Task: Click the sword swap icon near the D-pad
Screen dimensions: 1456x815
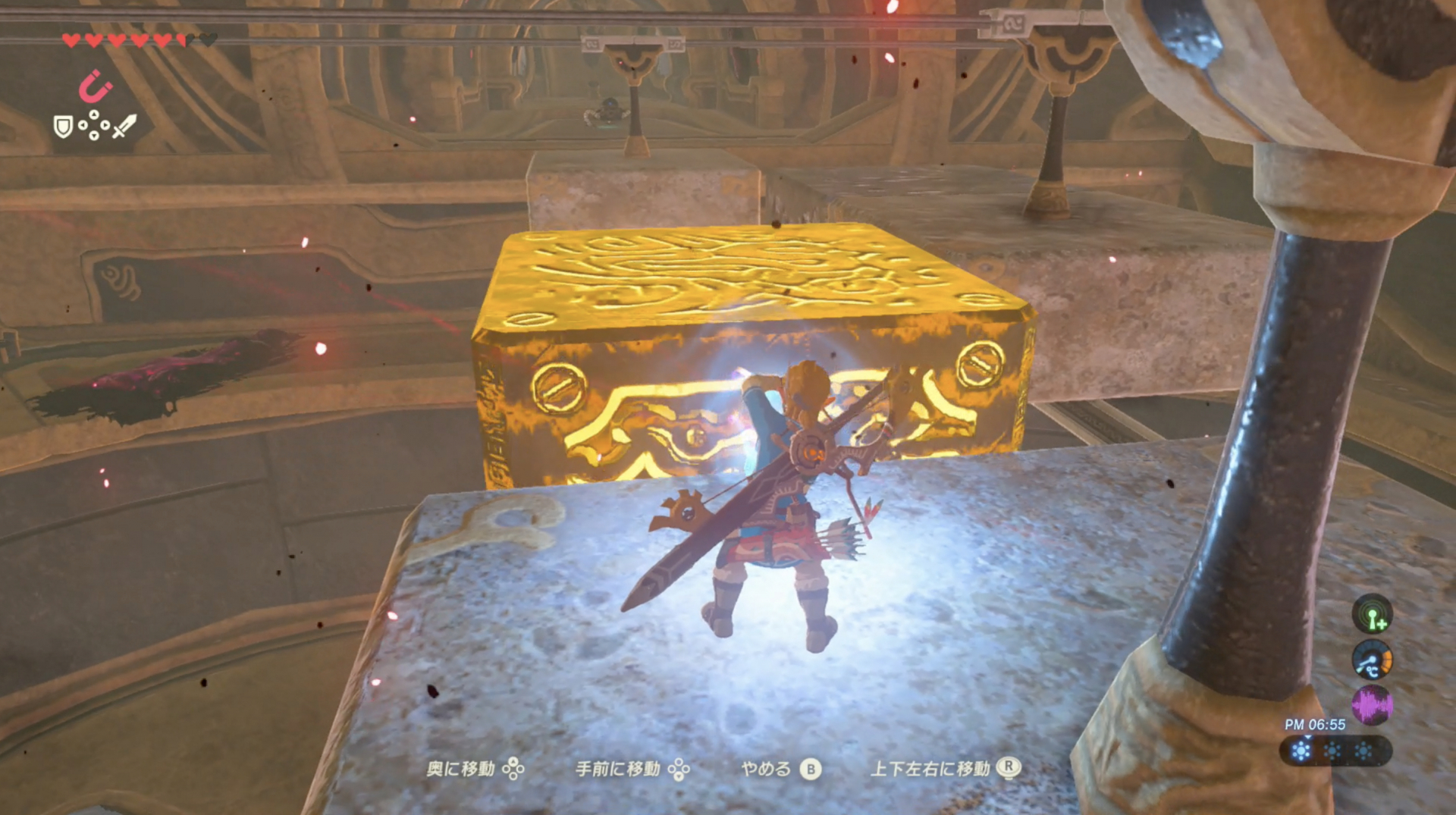Action: tap(124, 125)
